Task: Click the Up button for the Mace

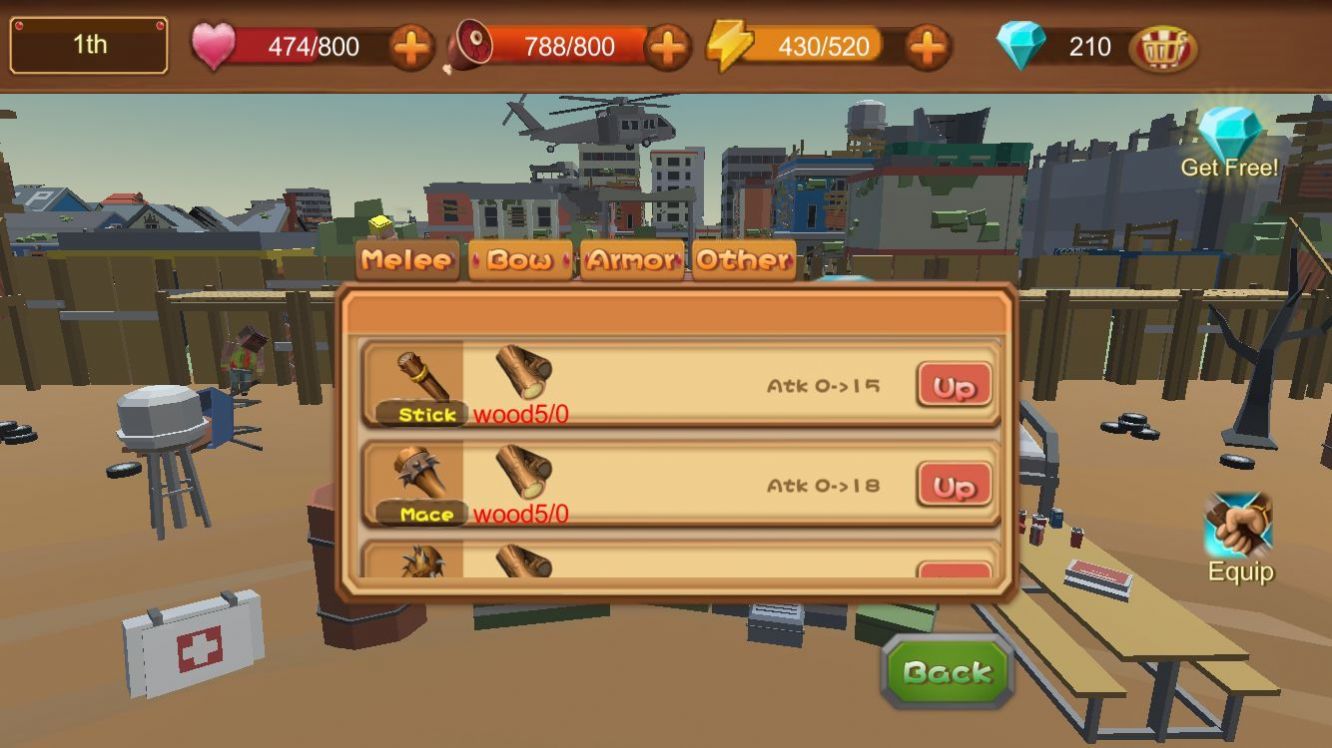Action: pyautogui.click(x=954, y=486)
